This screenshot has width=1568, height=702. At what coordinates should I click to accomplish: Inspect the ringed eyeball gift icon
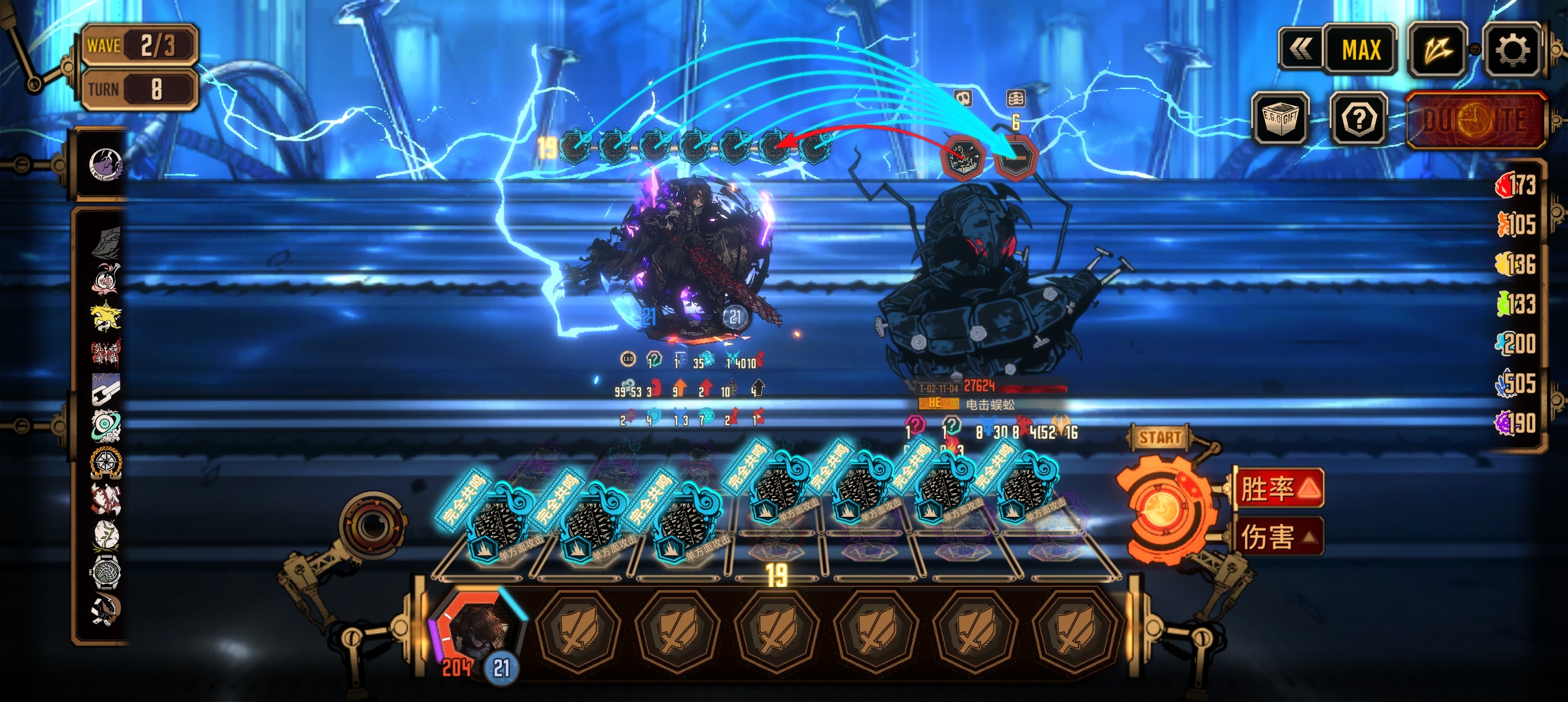[x=105, y=426]
